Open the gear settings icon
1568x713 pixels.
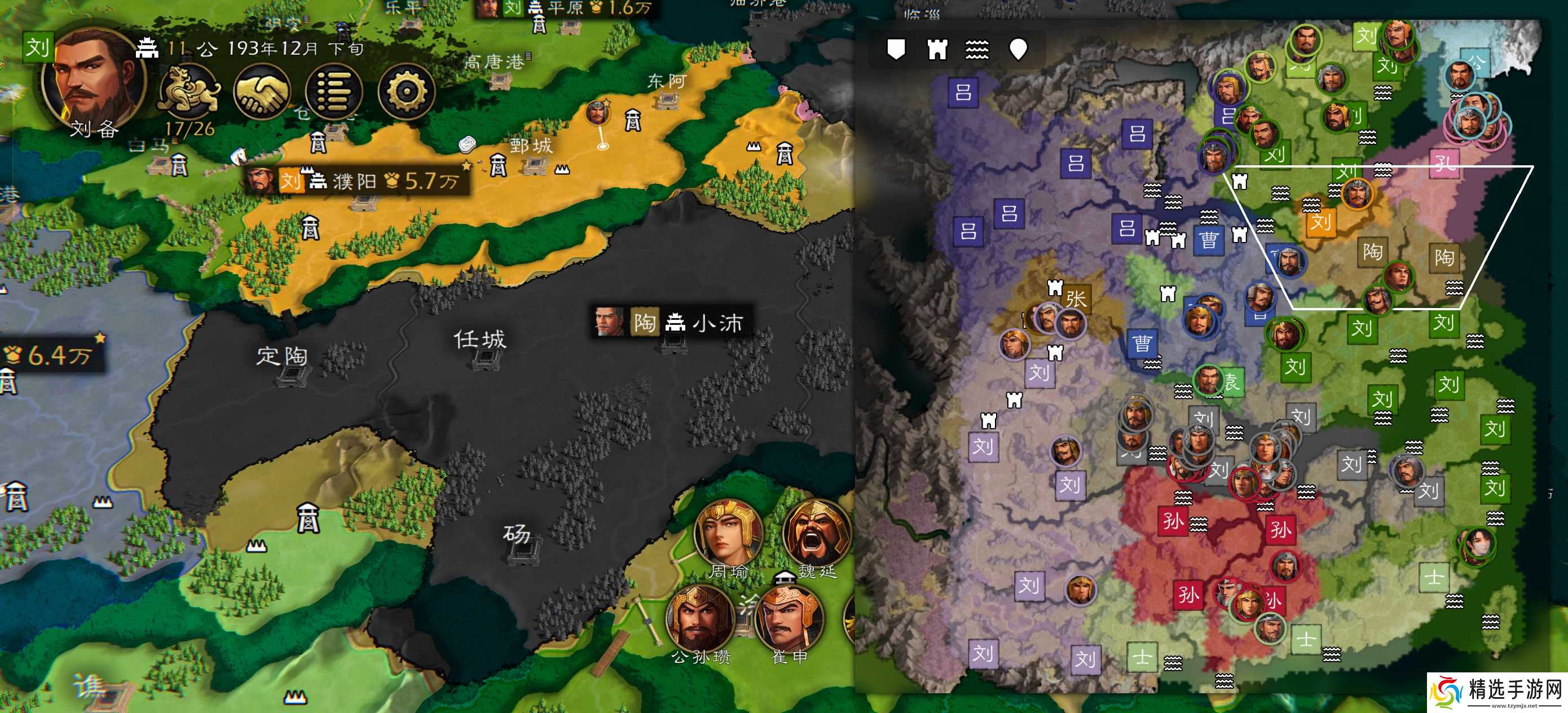pyautogui.click(x=406, y=92)
